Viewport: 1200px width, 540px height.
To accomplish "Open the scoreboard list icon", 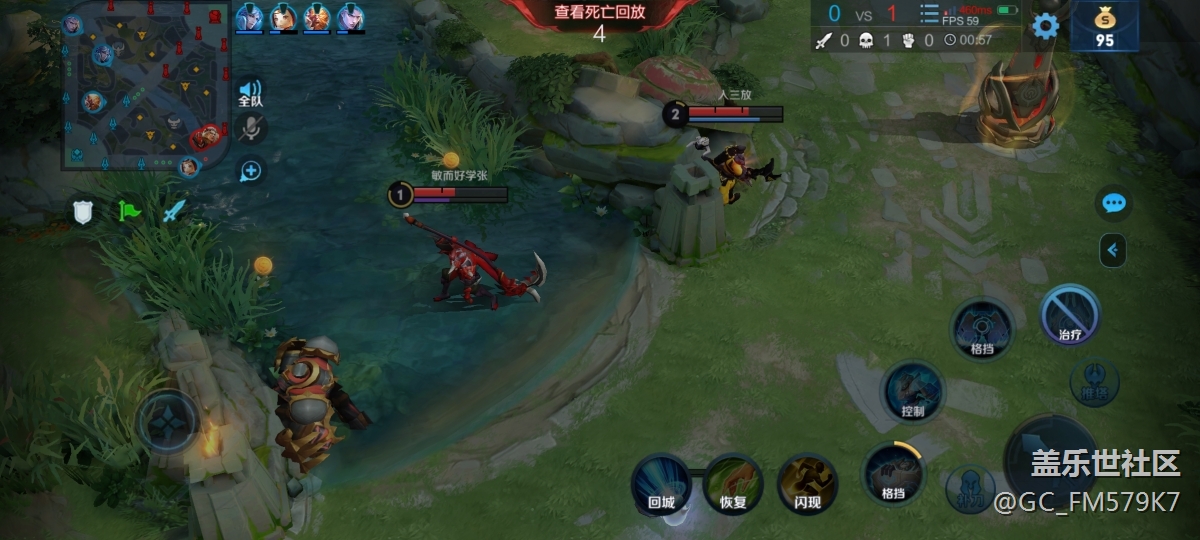I will coord(929,13).
